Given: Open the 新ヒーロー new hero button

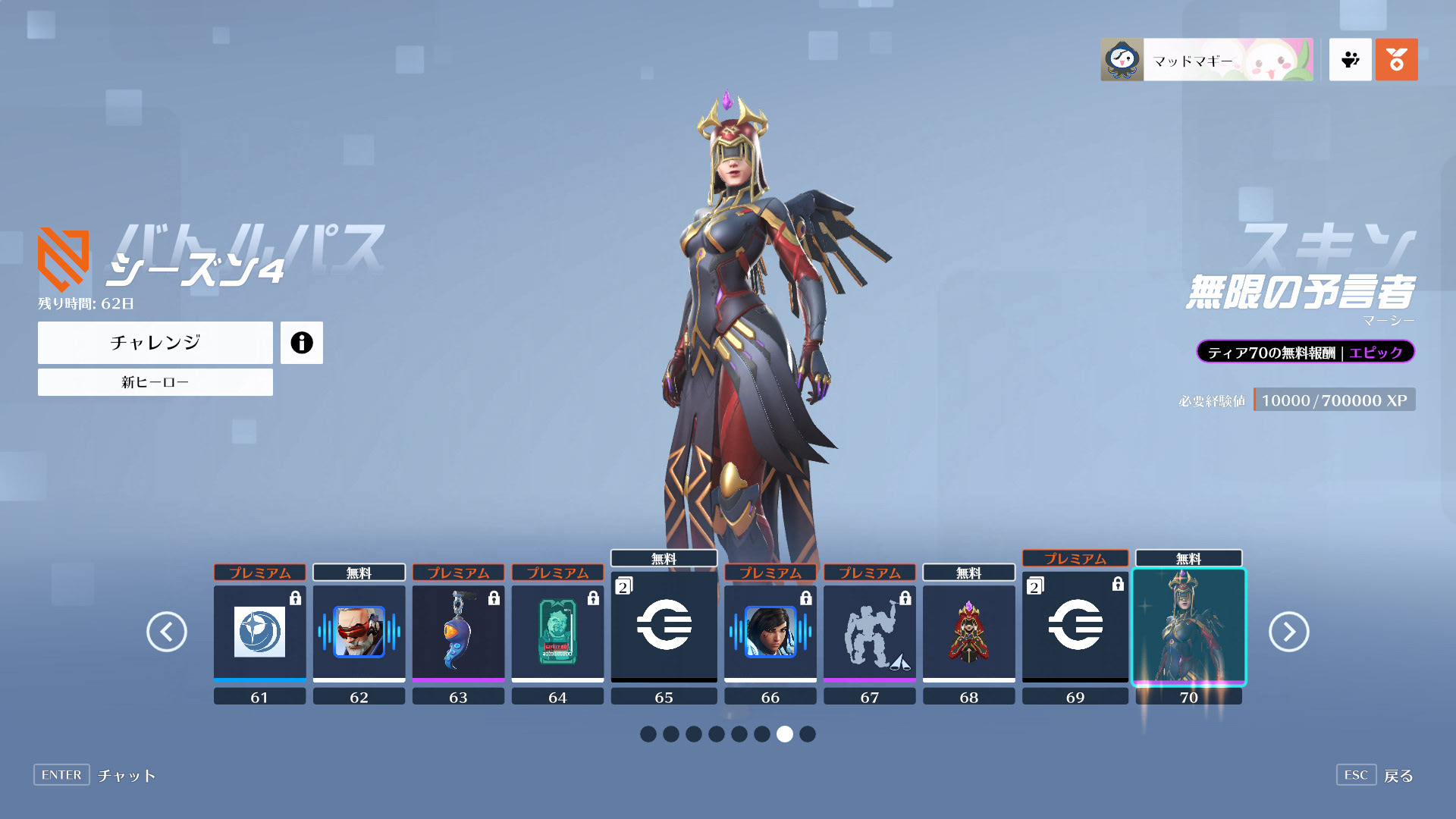Looking at the screenshot, I should click(x=155, y=382).
